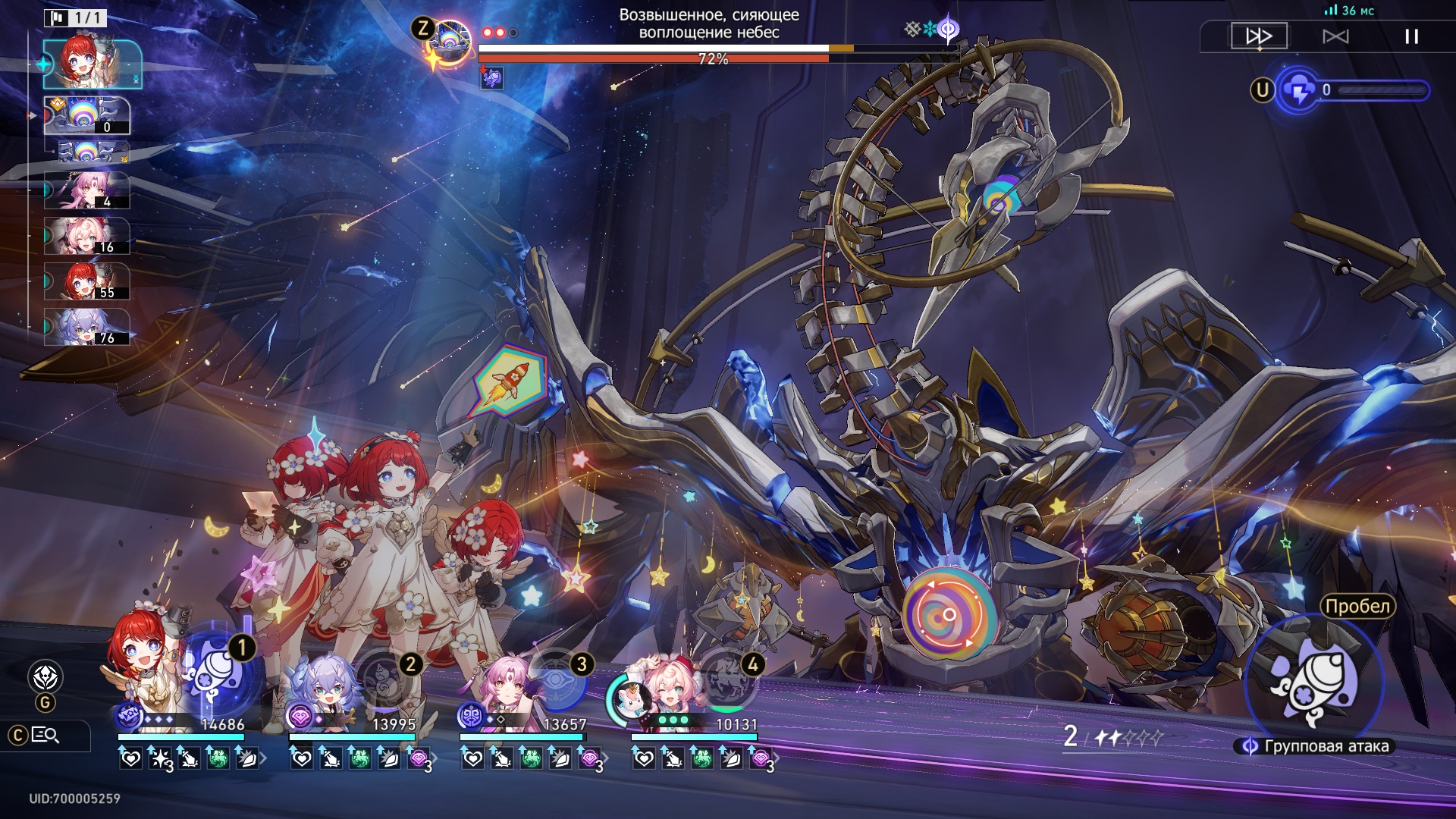Activate the second character's ultimate
The width and height of the screenshot is (1456, 819).
point(388,679)
